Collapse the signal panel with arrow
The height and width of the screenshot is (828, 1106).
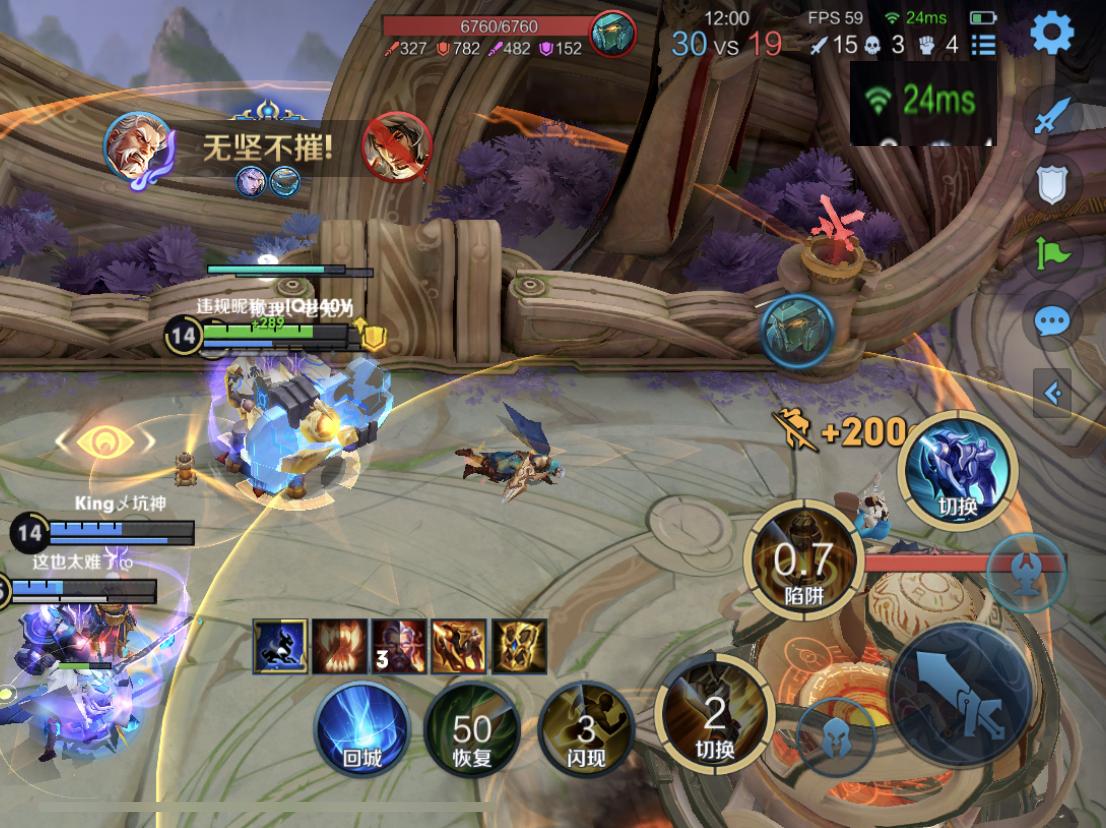tap(1053, 393)
